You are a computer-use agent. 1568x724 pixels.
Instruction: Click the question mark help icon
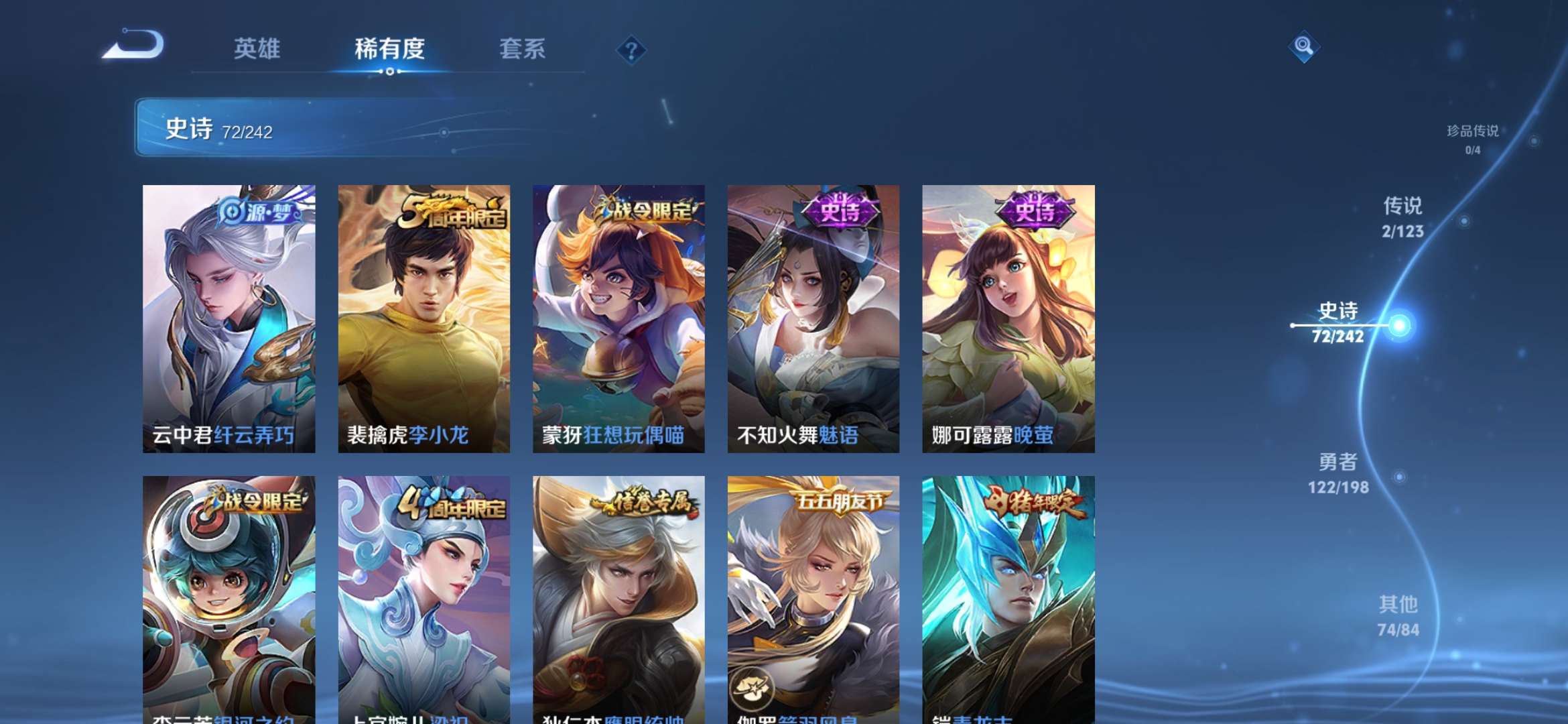click(x=631, y=50)
